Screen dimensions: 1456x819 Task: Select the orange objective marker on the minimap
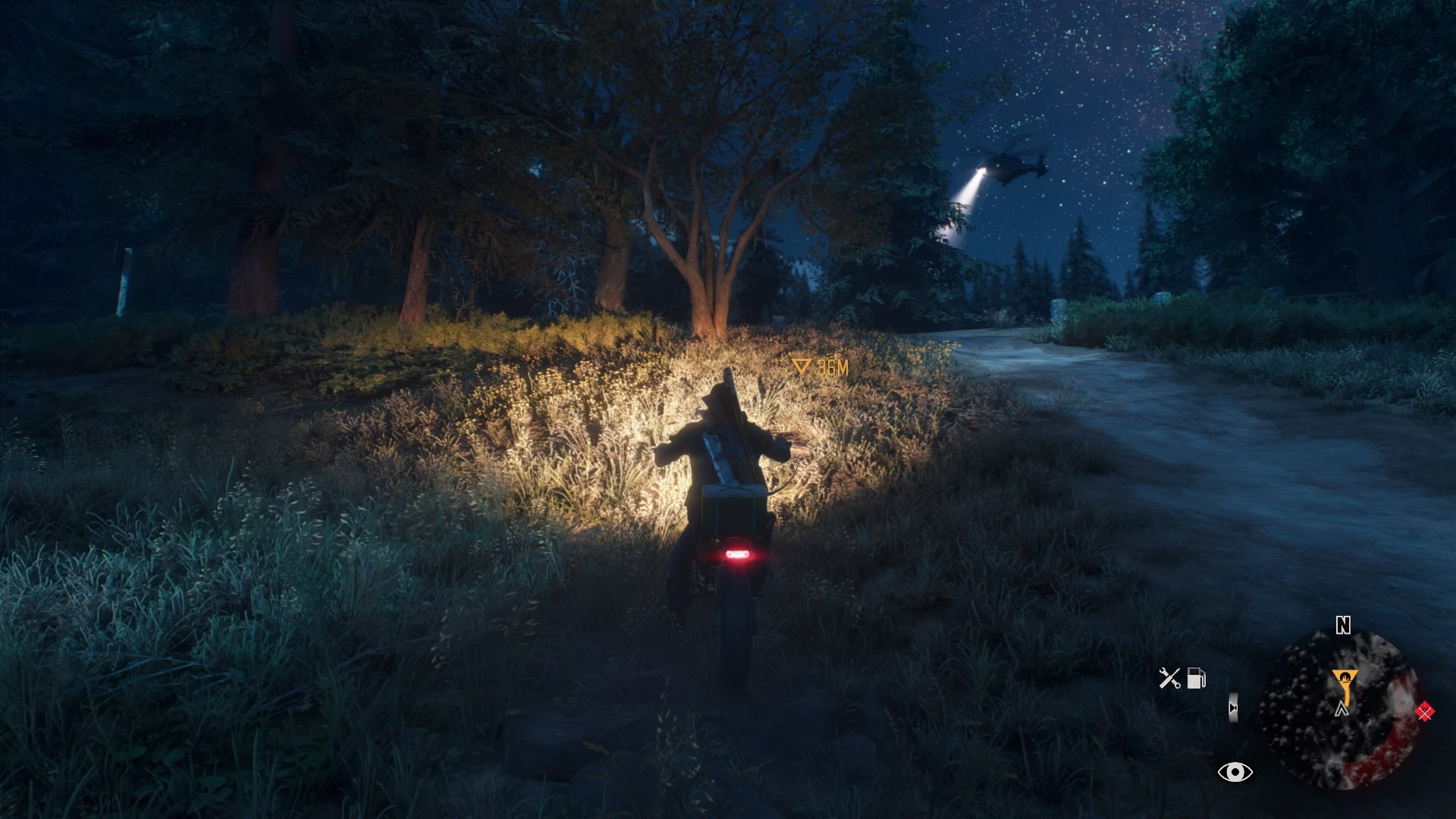click(1343, 683)
